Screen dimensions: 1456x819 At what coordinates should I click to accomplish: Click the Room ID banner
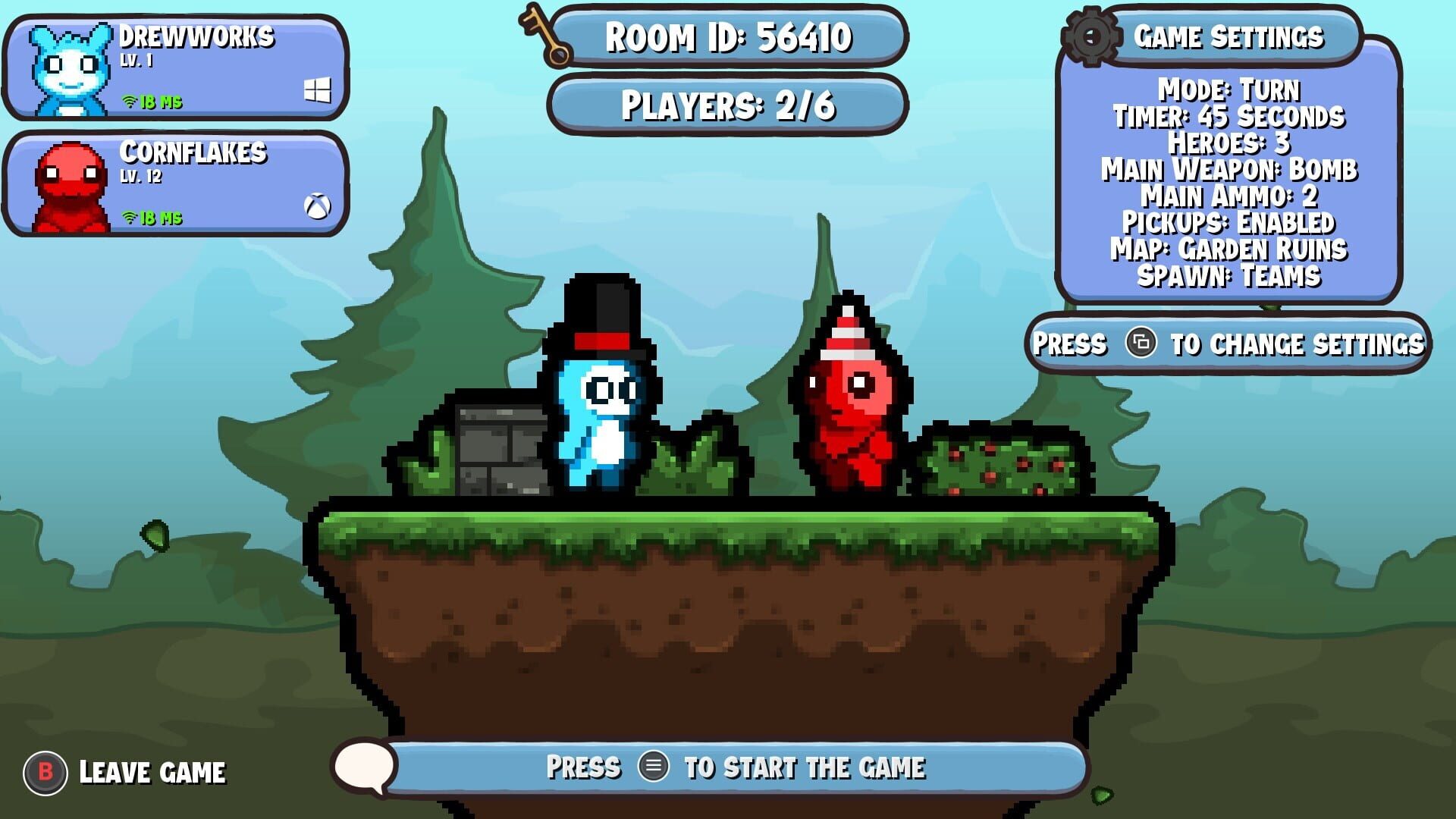728,36
